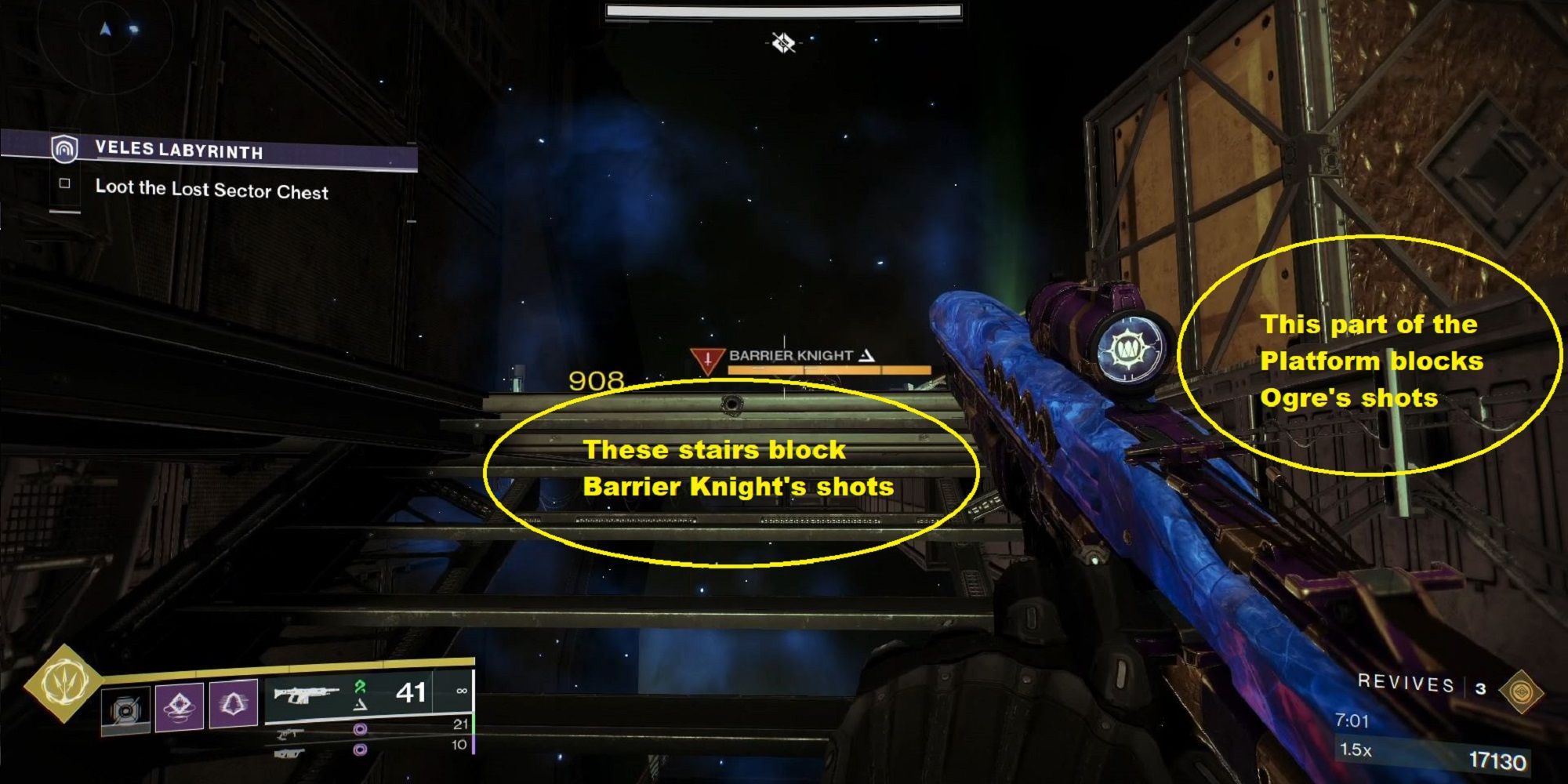Click the red Barrier Knight champion marker
The width and height of the screenshot is (1568, 784).
(x=707, y=361)
